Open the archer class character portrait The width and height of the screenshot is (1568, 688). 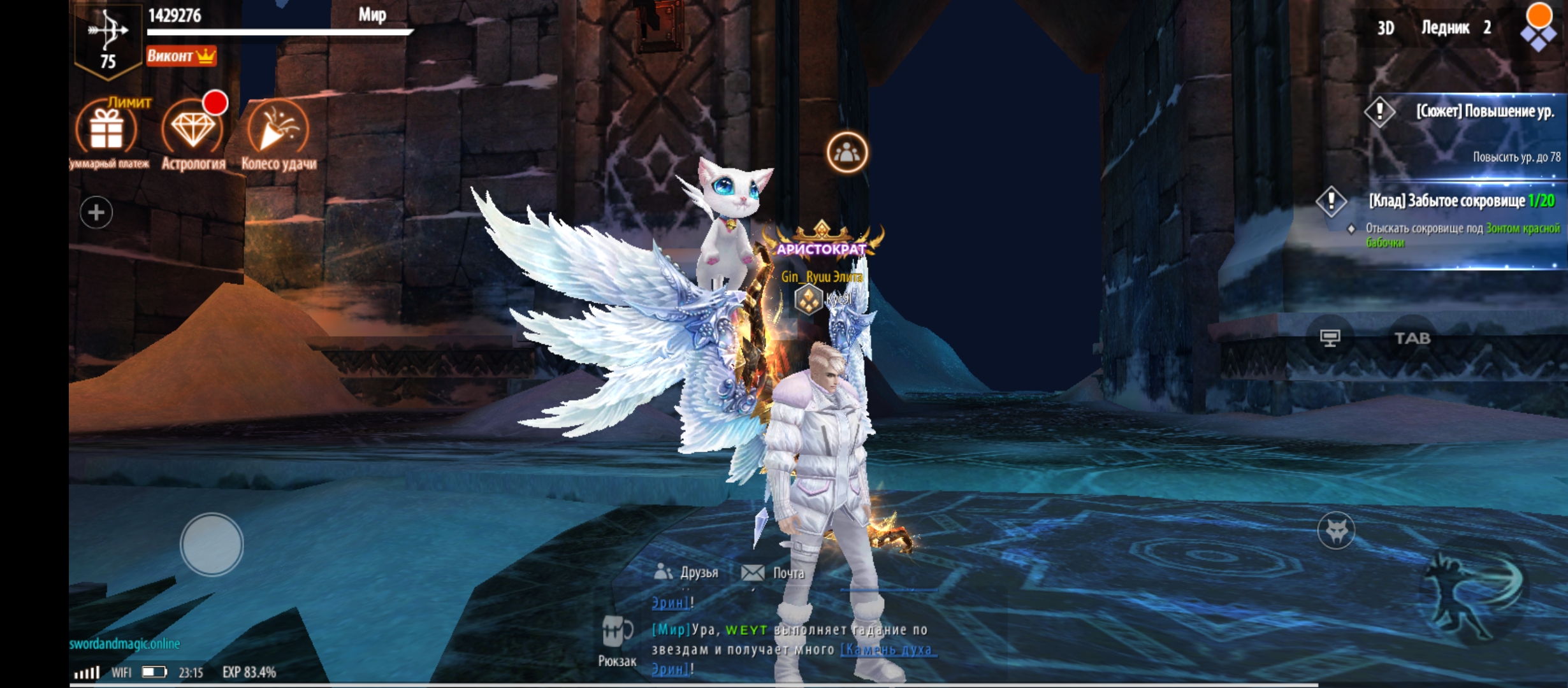(x=108, y=39)
